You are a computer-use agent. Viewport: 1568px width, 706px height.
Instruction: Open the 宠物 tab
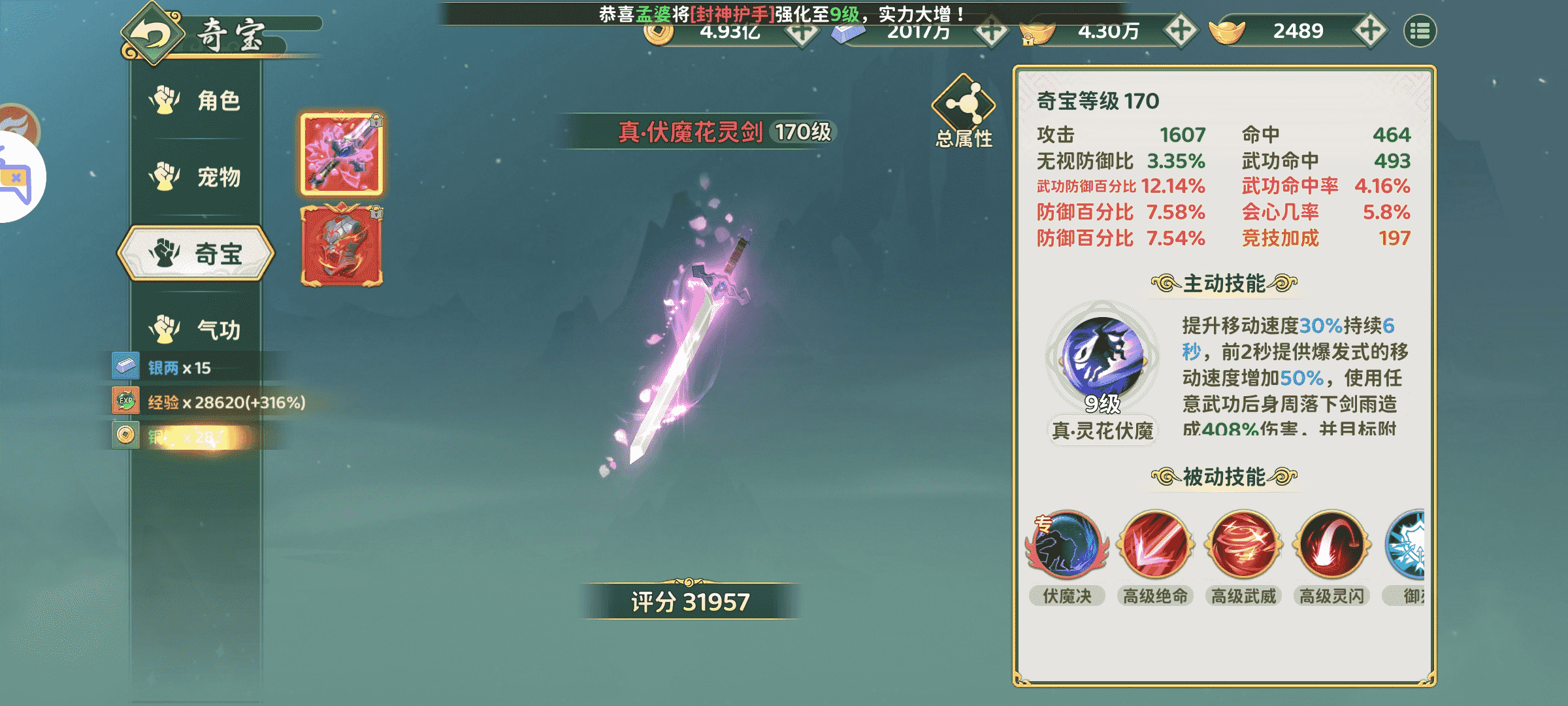coord(196,176)
